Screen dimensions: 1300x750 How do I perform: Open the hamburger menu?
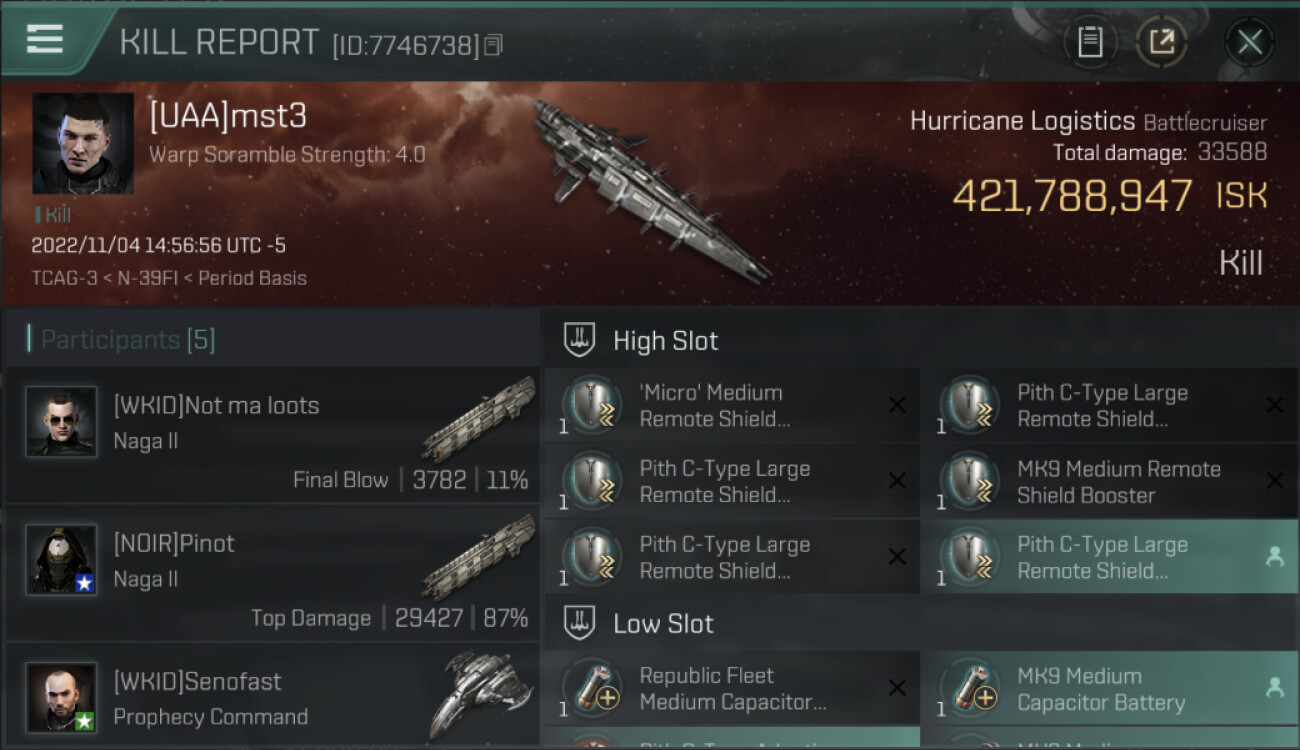coord(45,39)
